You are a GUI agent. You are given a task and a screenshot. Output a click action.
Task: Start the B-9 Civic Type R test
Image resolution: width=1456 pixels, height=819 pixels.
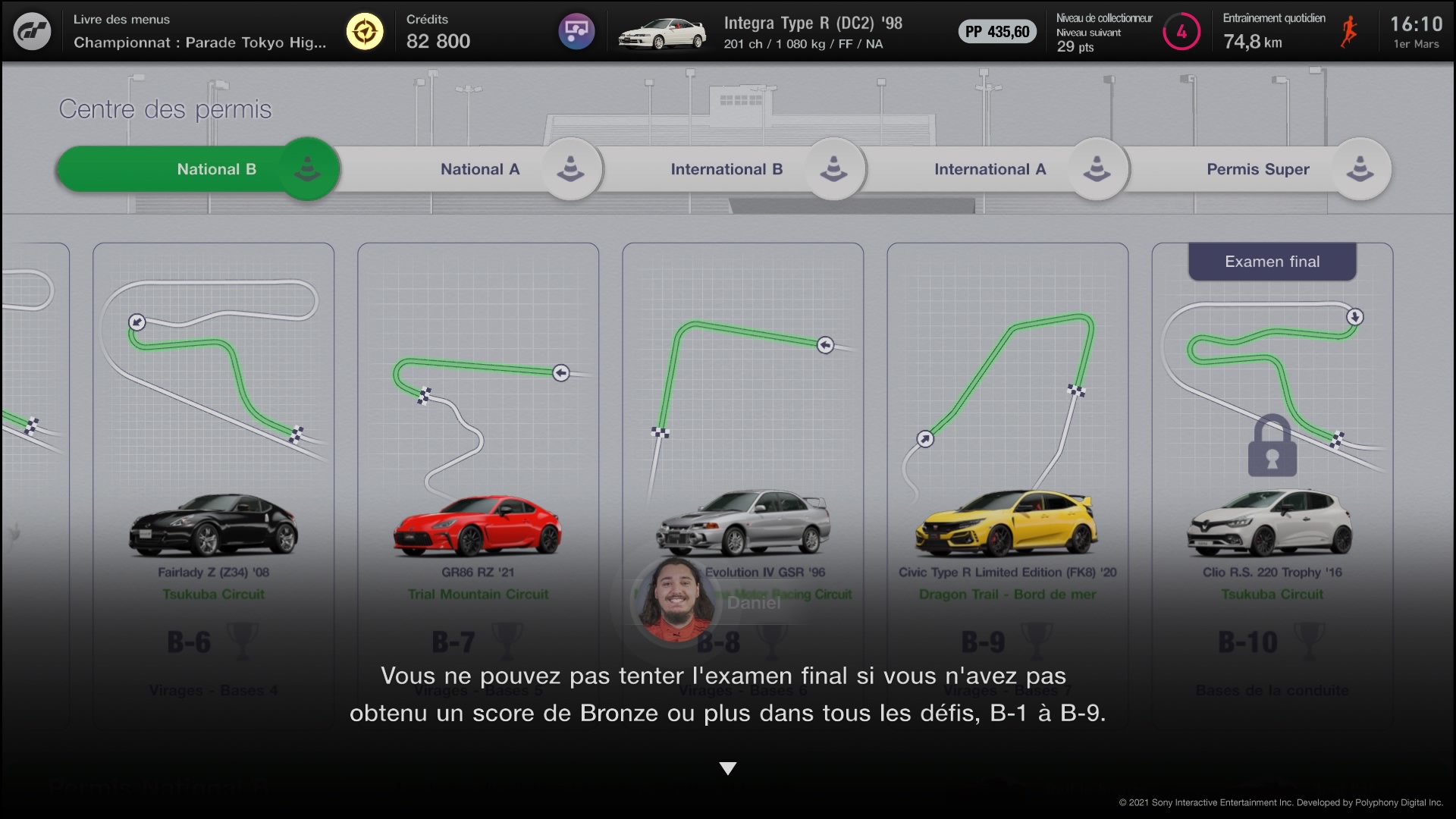coord(1007,485)
